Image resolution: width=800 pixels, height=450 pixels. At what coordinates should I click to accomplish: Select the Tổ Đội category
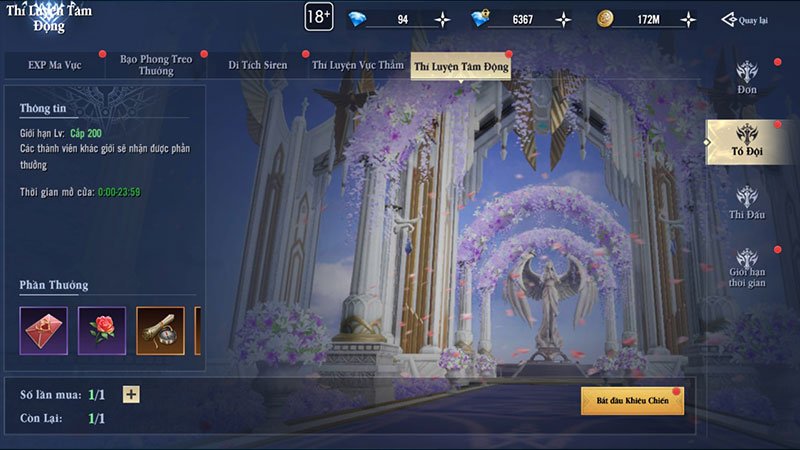747,140
